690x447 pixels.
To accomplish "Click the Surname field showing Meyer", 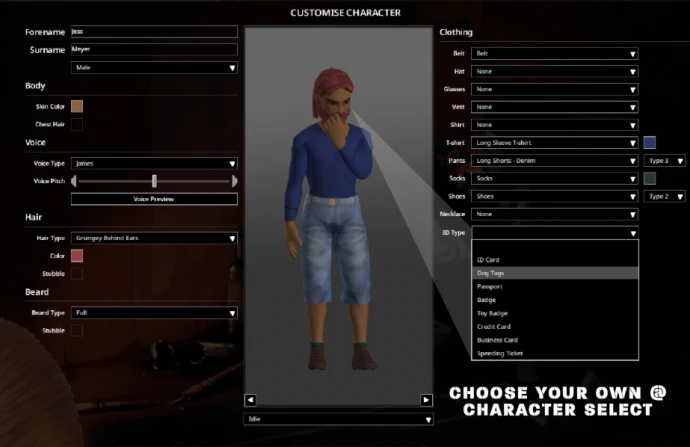I will click(x=154, y=49).
